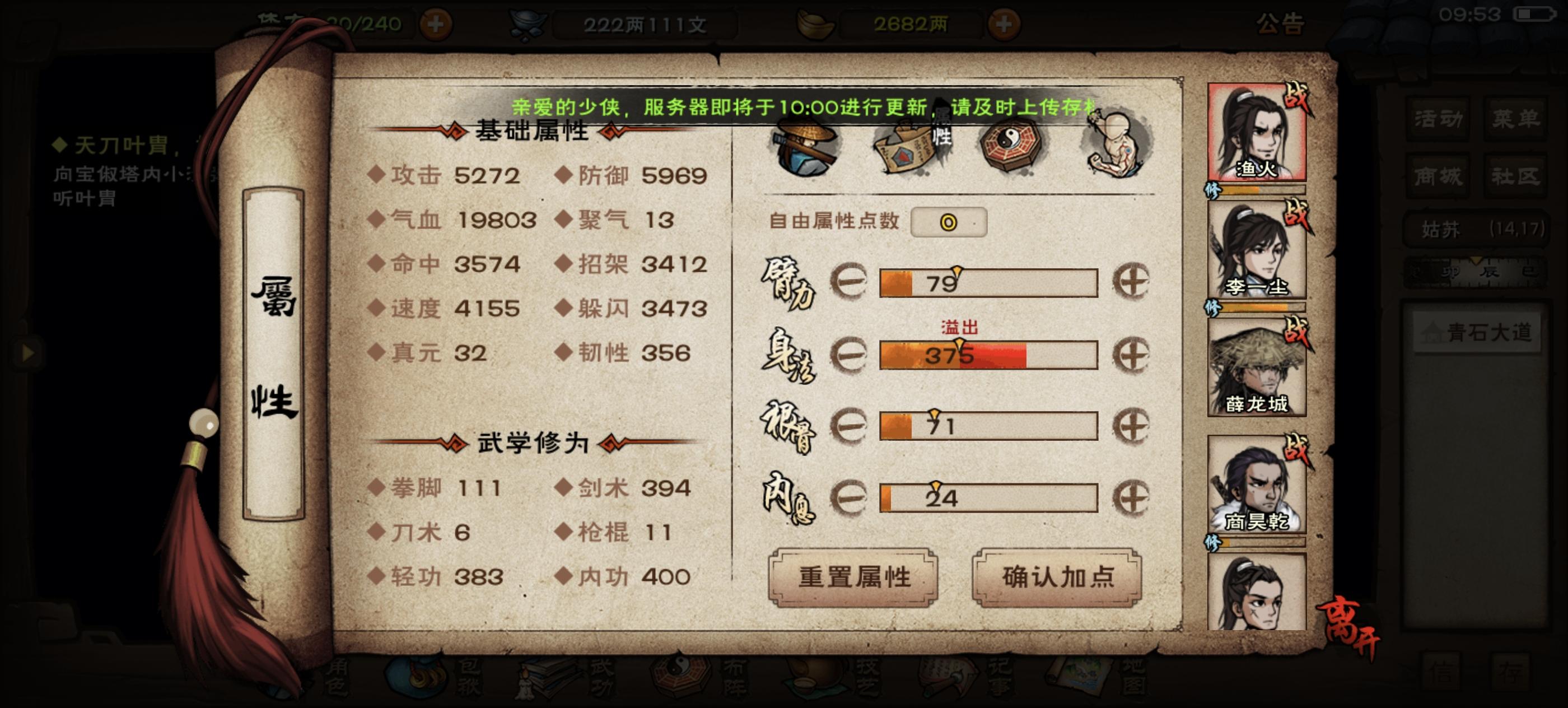Open the 包袱 inventory bag icon
Image resolution: width=1568 pixels, height=708 pixels.
pos(417,681)
